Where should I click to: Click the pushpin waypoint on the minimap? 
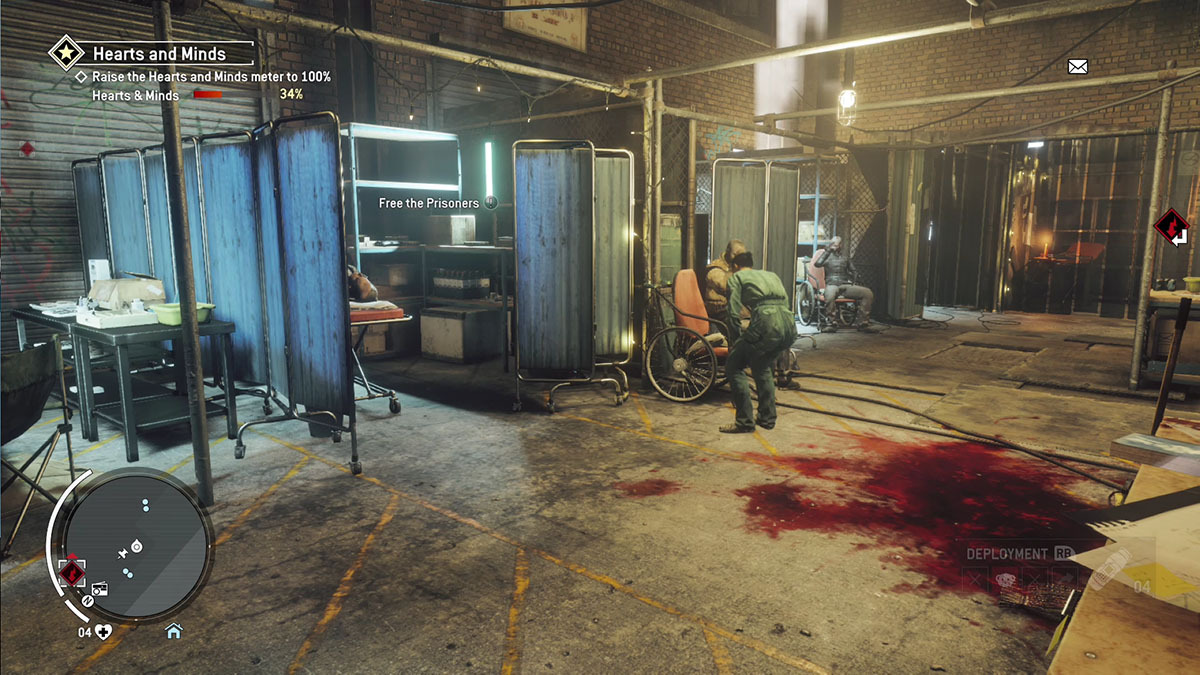point(123,551)
